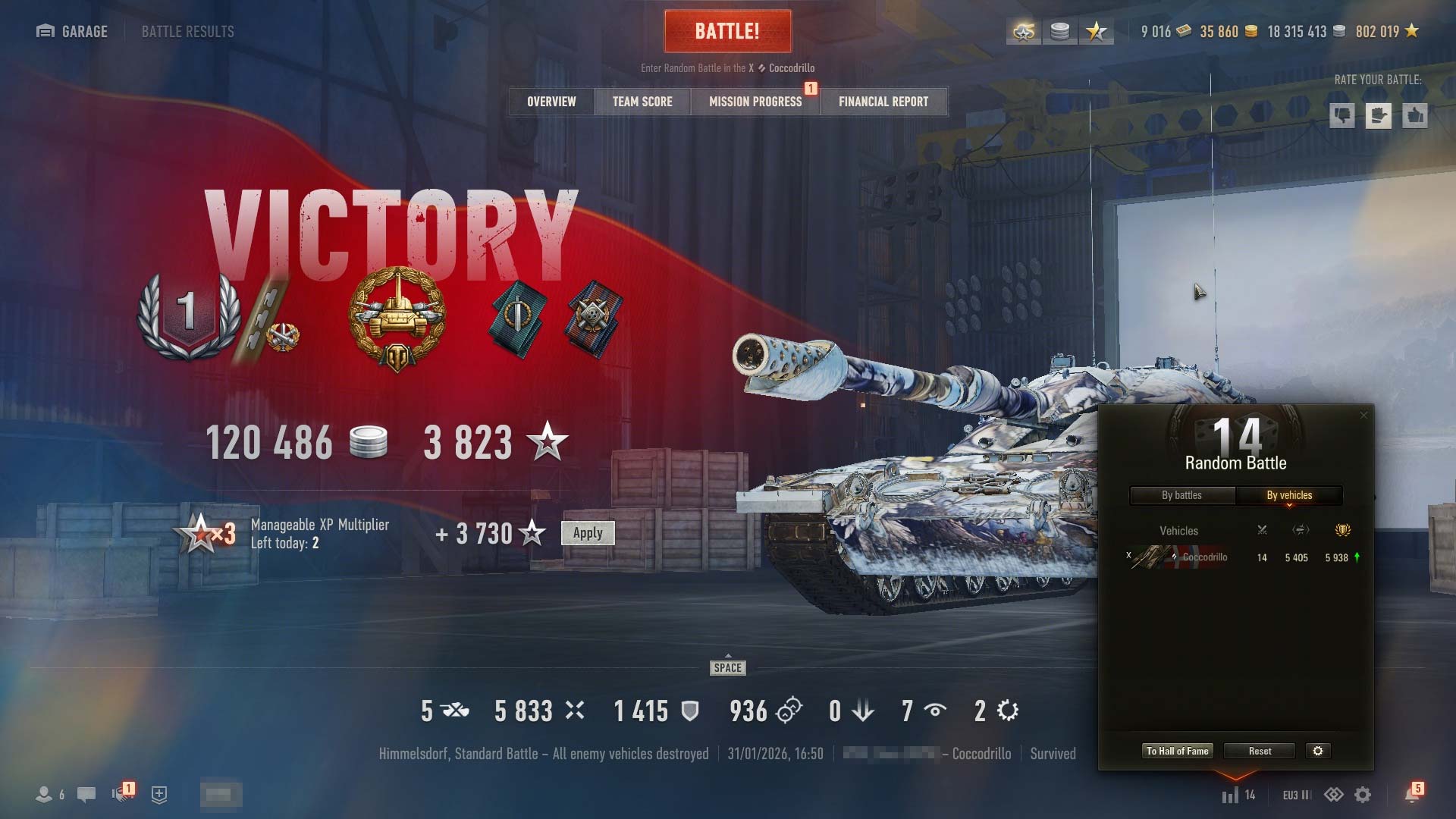Rate the battle with thumbs down
This screenshot has height=819, width=1456.
tap(1342, 116)
